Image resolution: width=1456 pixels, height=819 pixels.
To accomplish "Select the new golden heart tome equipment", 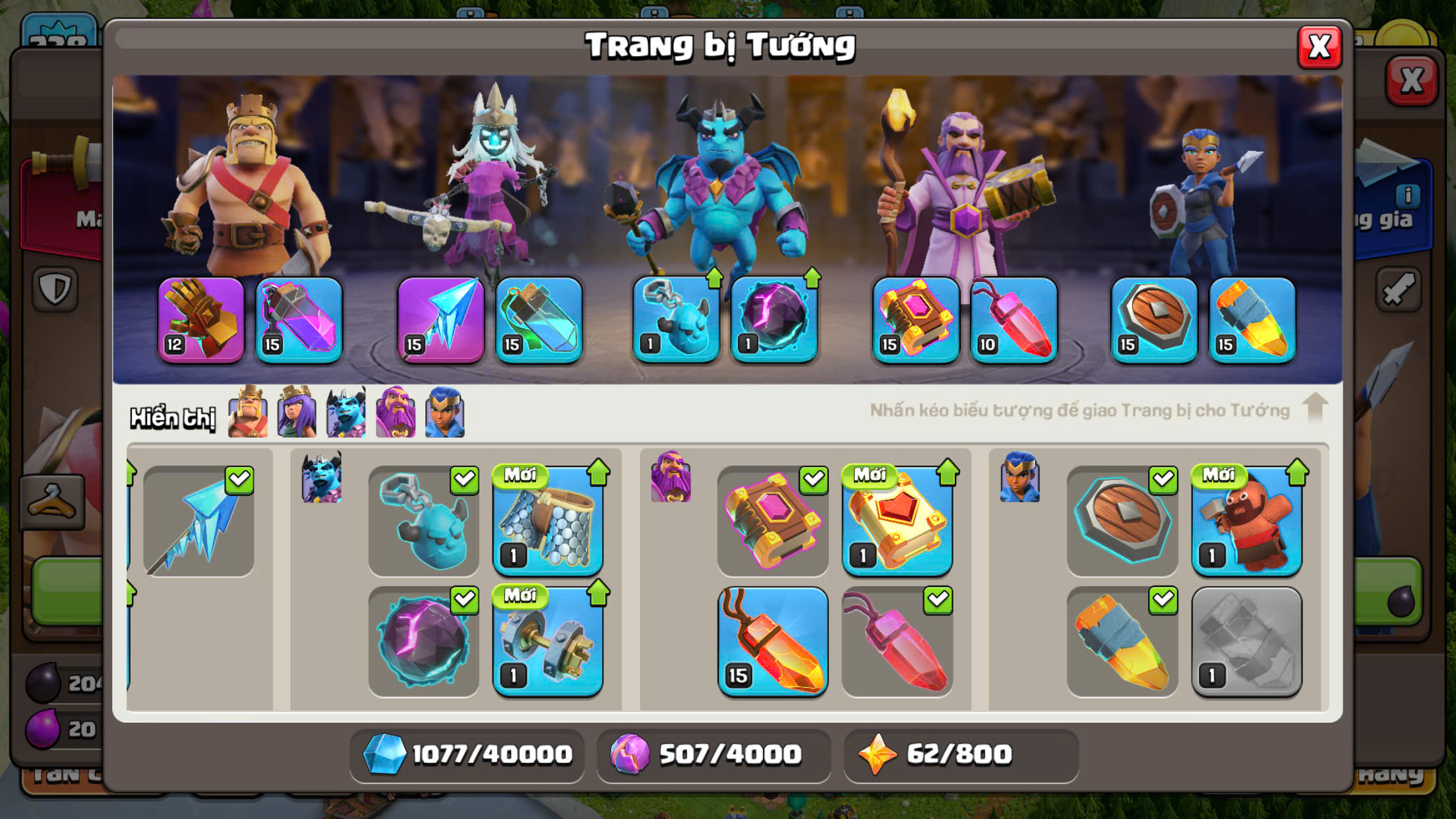I will (x=897, y=521).
